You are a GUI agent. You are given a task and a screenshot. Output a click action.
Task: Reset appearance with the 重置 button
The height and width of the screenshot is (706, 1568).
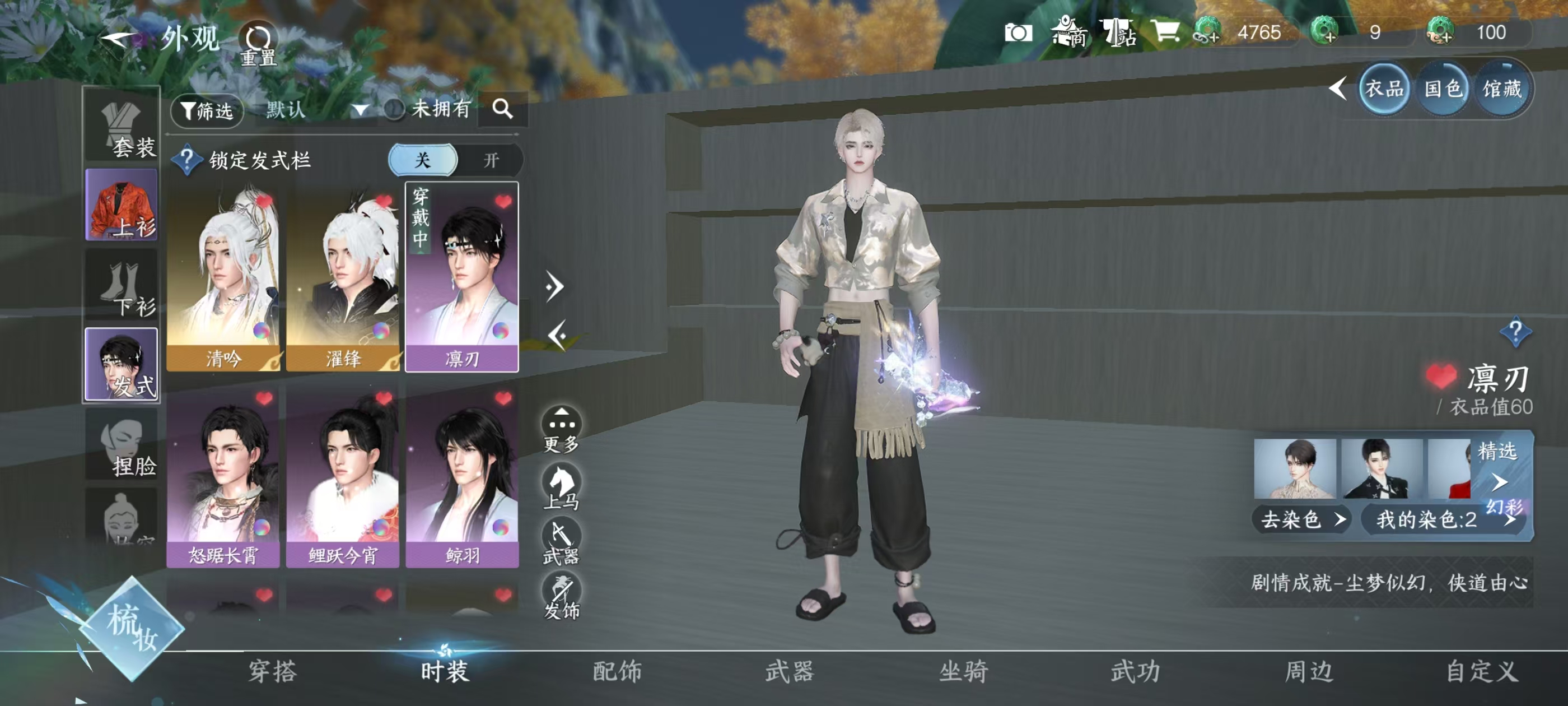(x=258, y=44)
